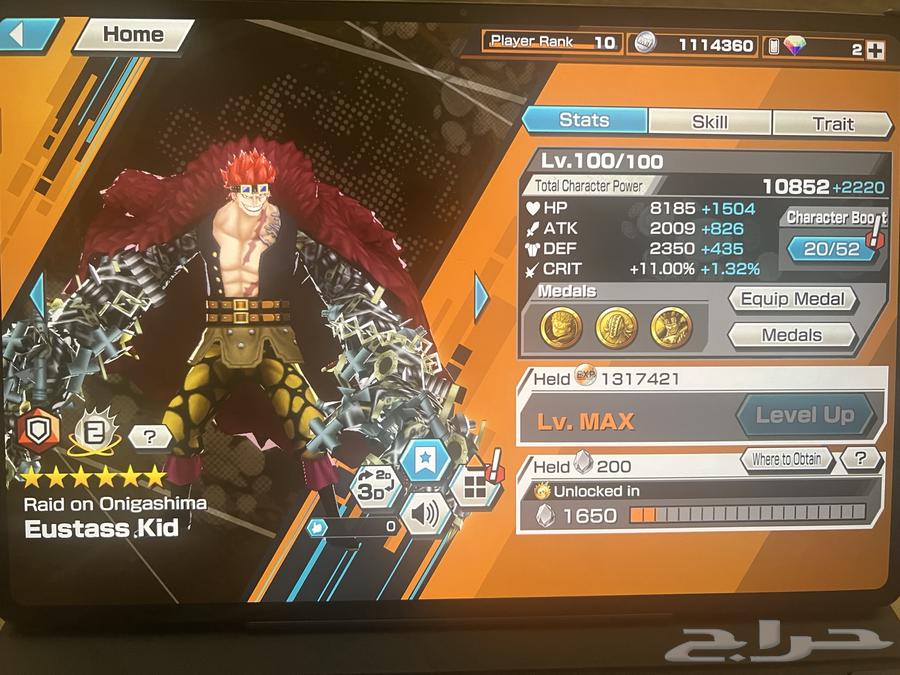
Task: Open the help button beside Where to Obtain
Action: coord(860,459)
